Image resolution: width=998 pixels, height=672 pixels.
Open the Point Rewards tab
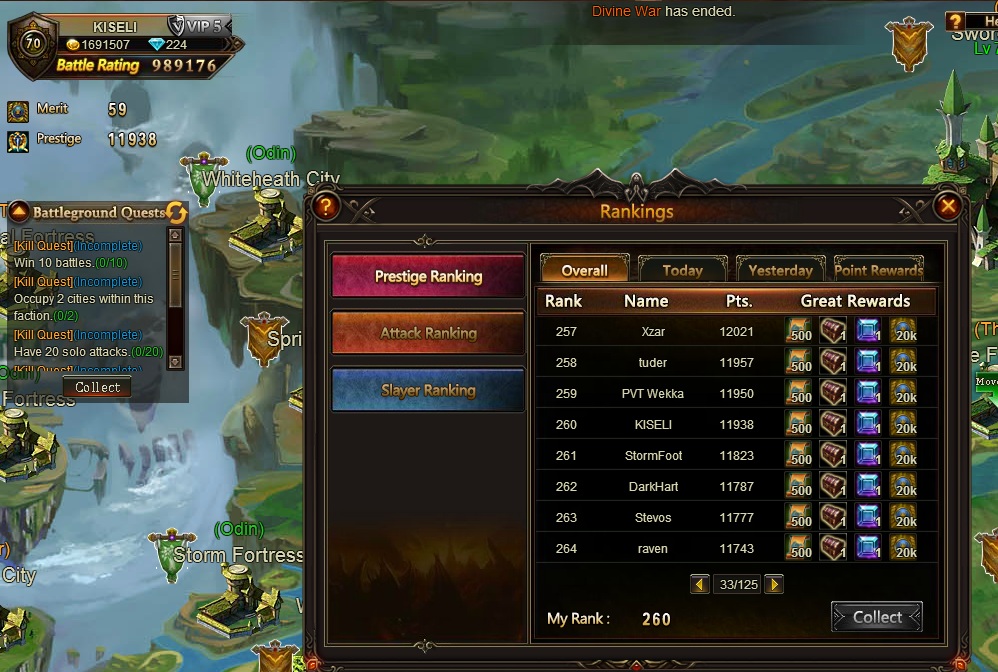click(x=878, y=270)
